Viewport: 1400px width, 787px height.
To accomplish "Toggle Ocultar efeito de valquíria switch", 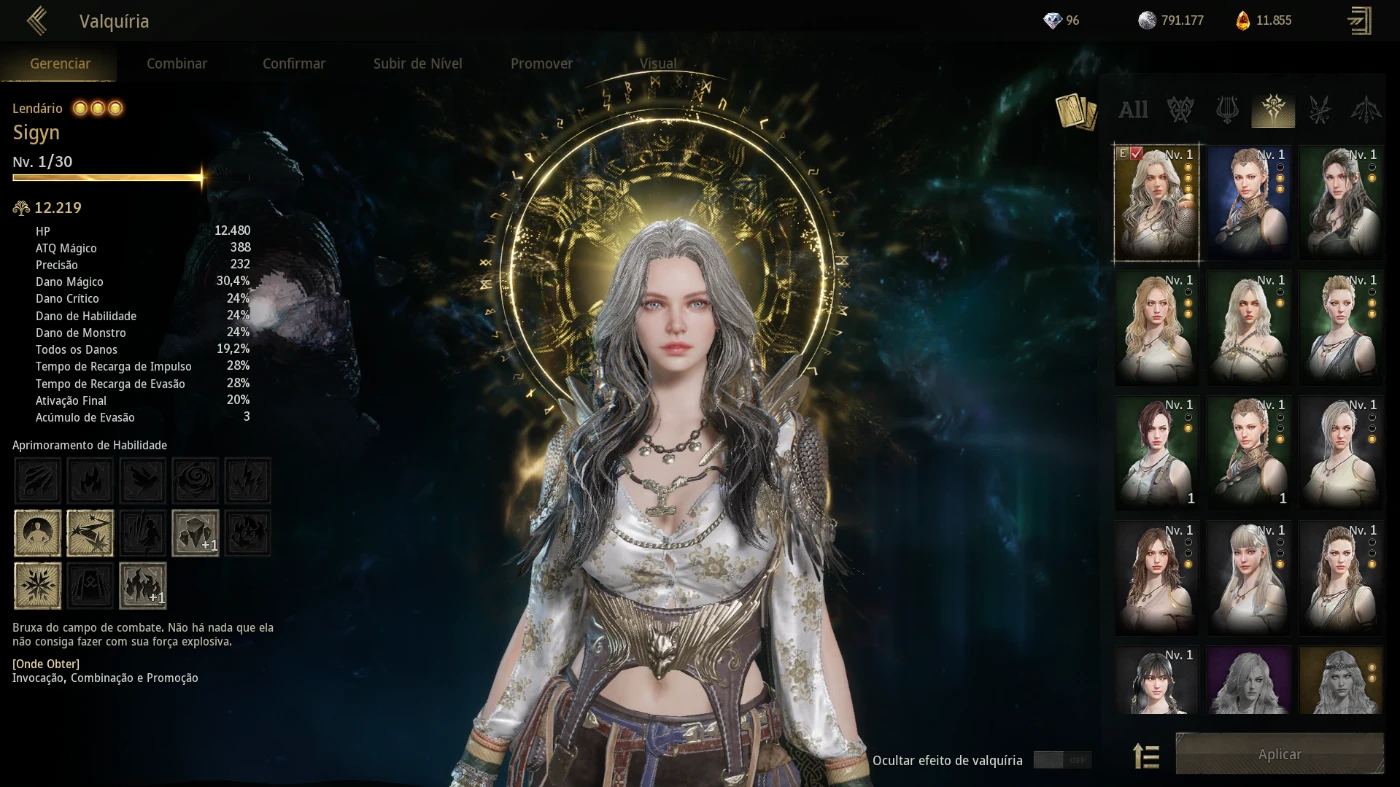I will pyautogui.click(x=1062, y=760).
